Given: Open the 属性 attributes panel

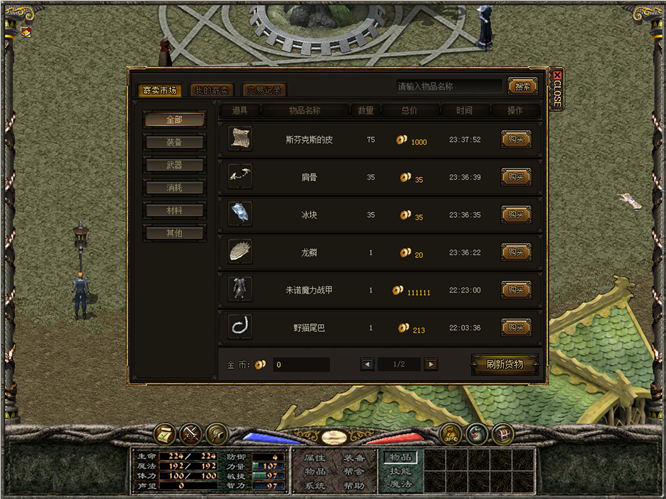Looking at the screenshot, I should point(315,457).
